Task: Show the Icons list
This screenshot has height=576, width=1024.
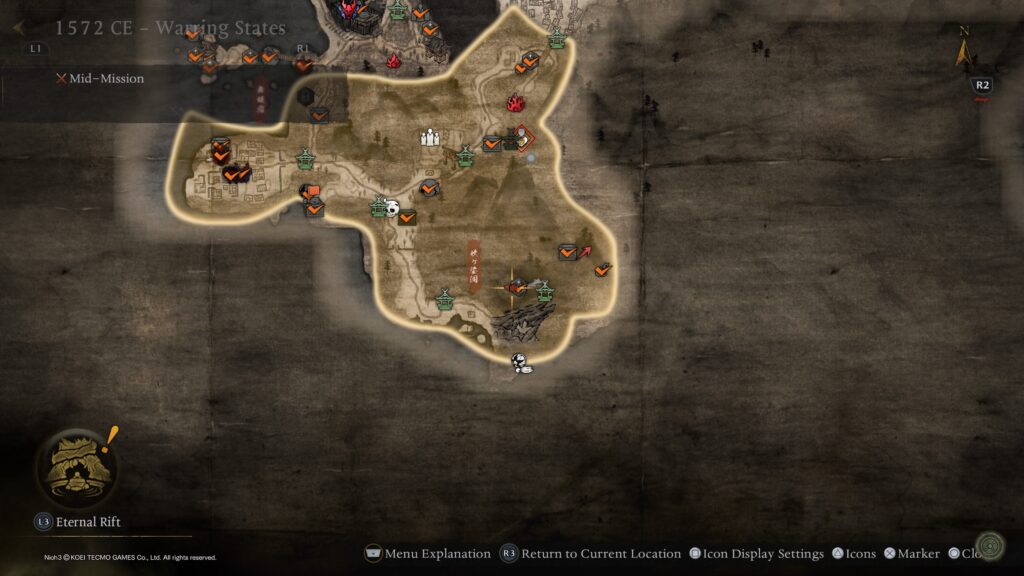Action: pyautogui.click(x=853, y=554)
